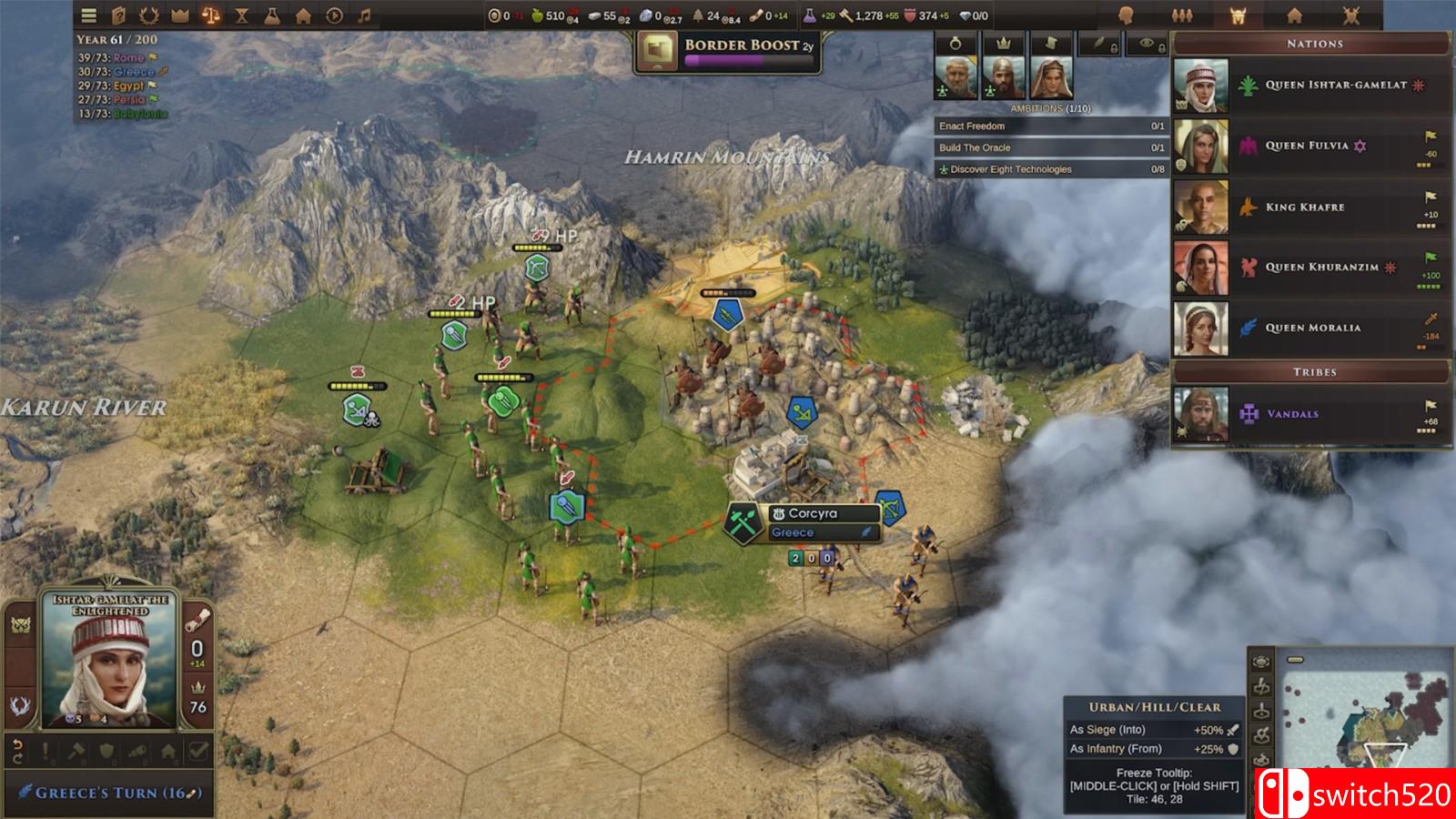Select the flask research icon in top toolbar
The height and width of the screenshot is (819, 1456).
point(270,15)
